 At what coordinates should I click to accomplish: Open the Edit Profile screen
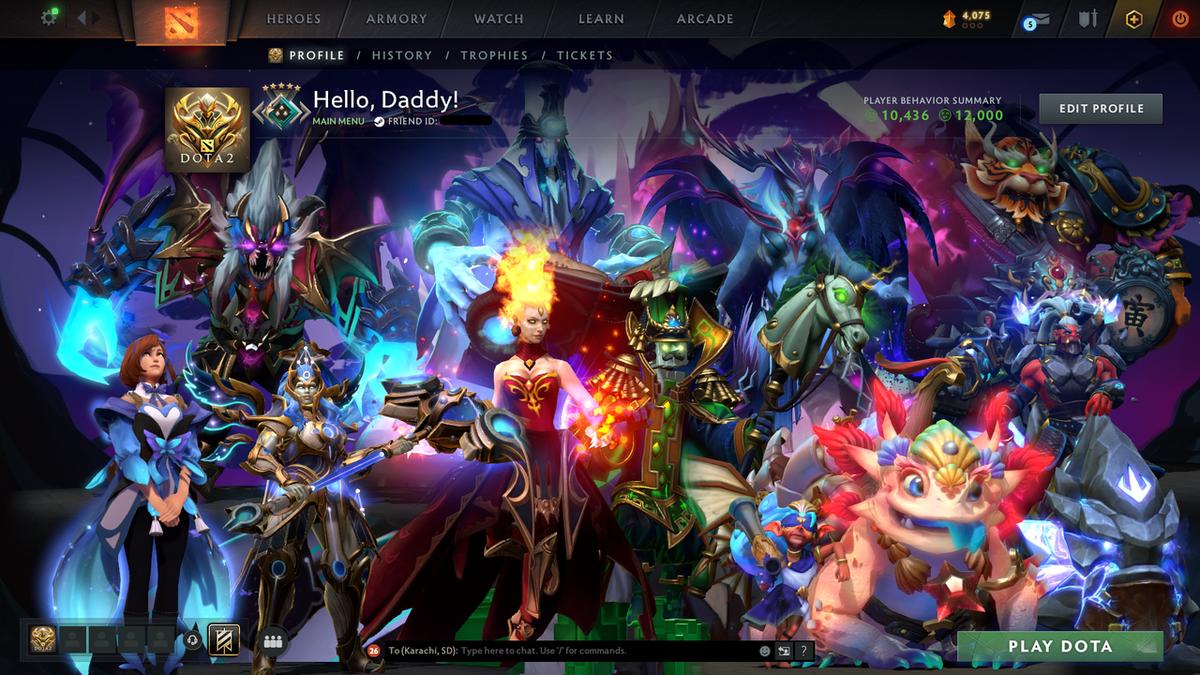click(1100, 108)
